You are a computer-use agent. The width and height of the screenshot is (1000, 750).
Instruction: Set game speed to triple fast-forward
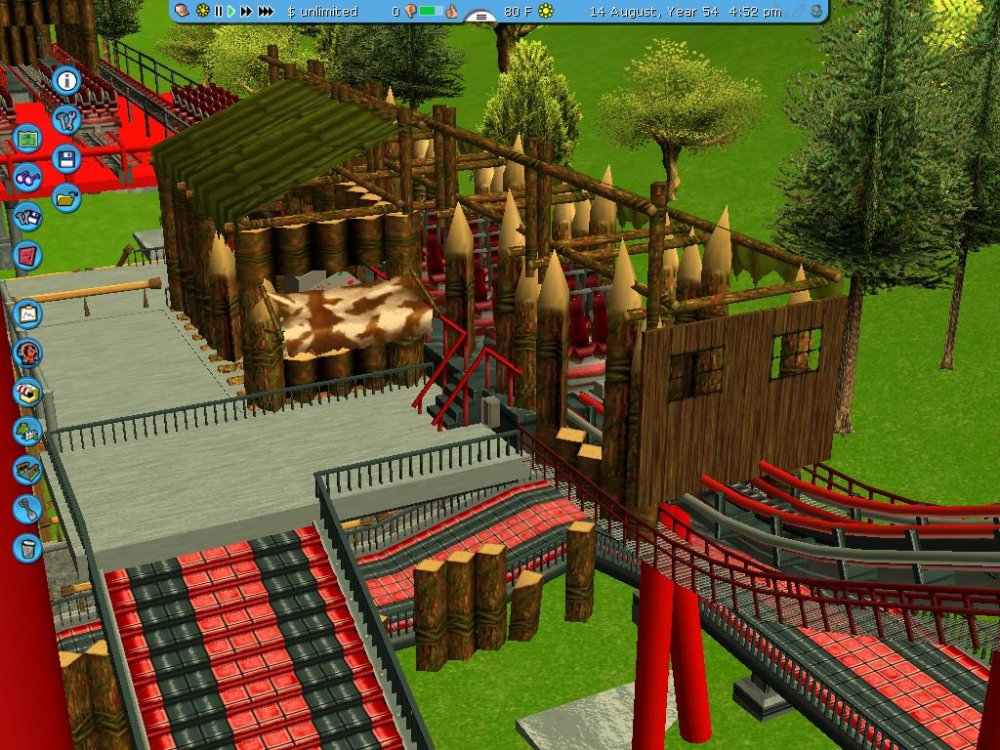[265, 11]
